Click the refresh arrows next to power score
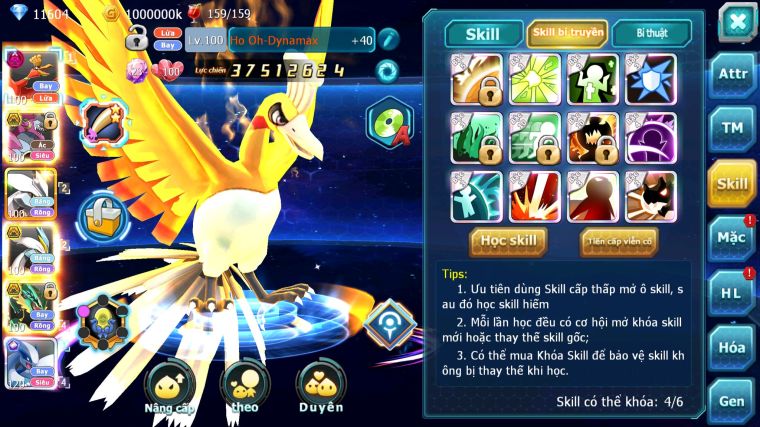 point(386,70)
